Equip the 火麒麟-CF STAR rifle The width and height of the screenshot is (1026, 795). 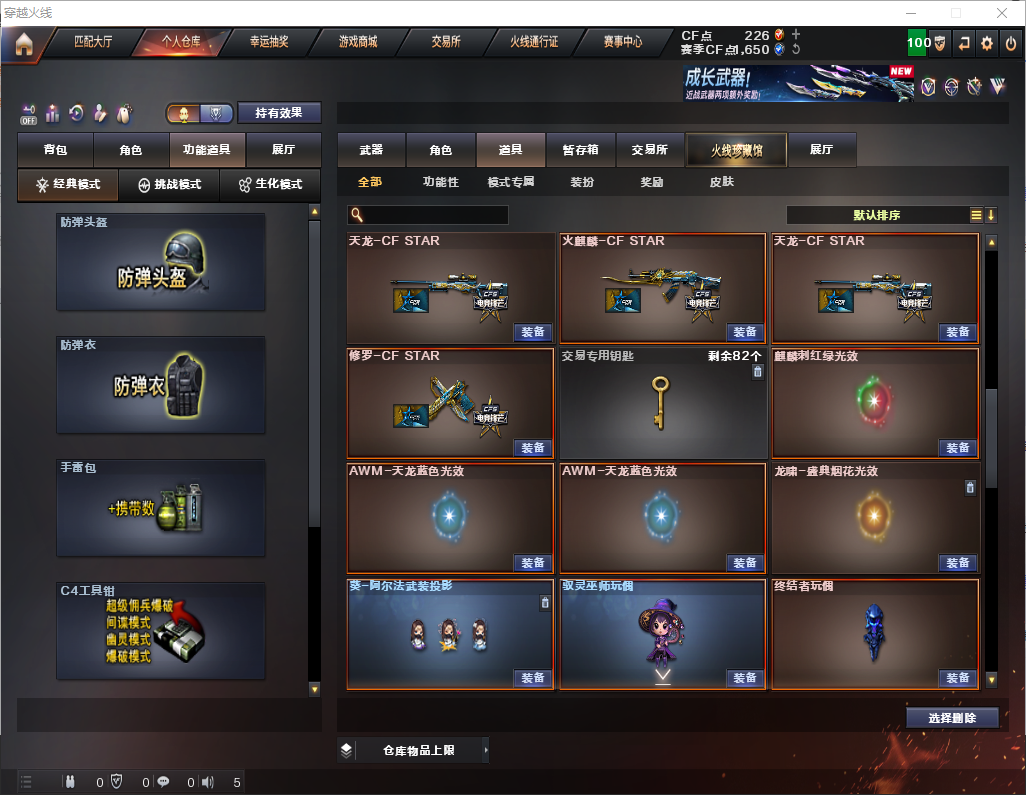pos(745,332)
